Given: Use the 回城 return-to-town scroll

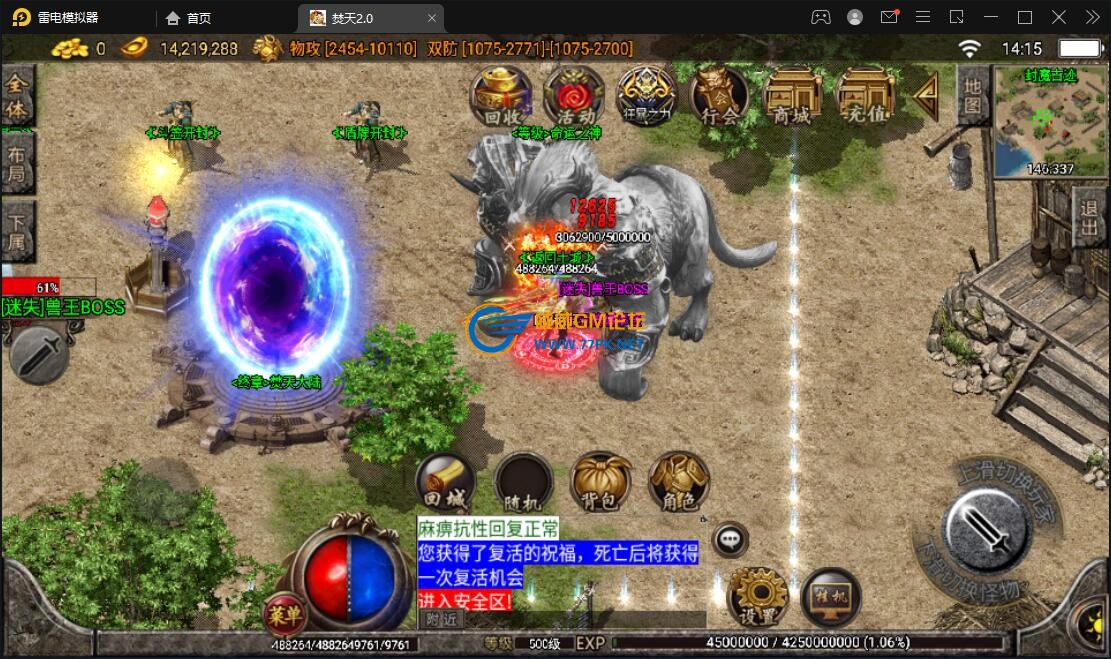Looking at the screenshot, I should point(445,483).
